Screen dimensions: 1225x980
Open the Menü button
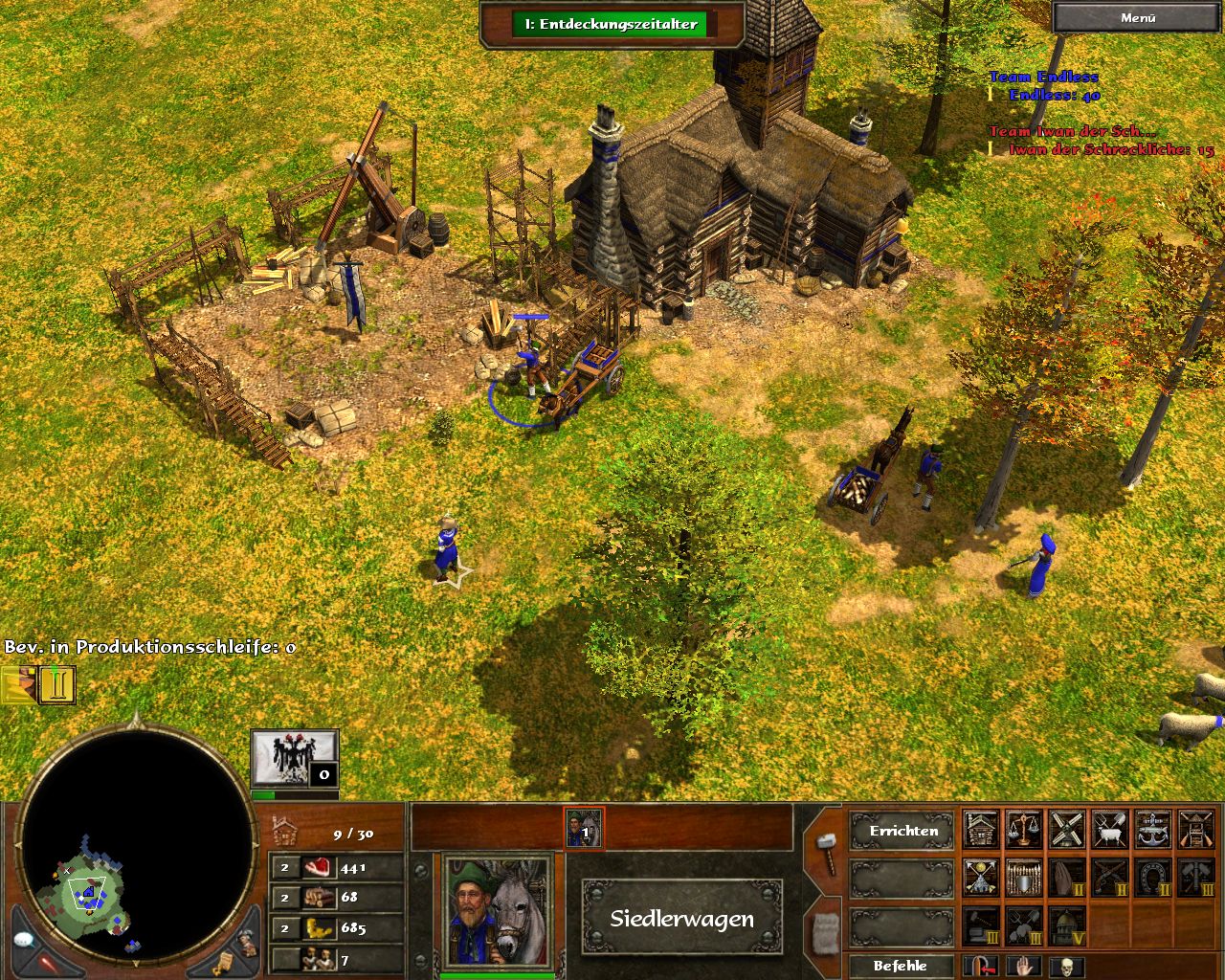(1137, 17)
